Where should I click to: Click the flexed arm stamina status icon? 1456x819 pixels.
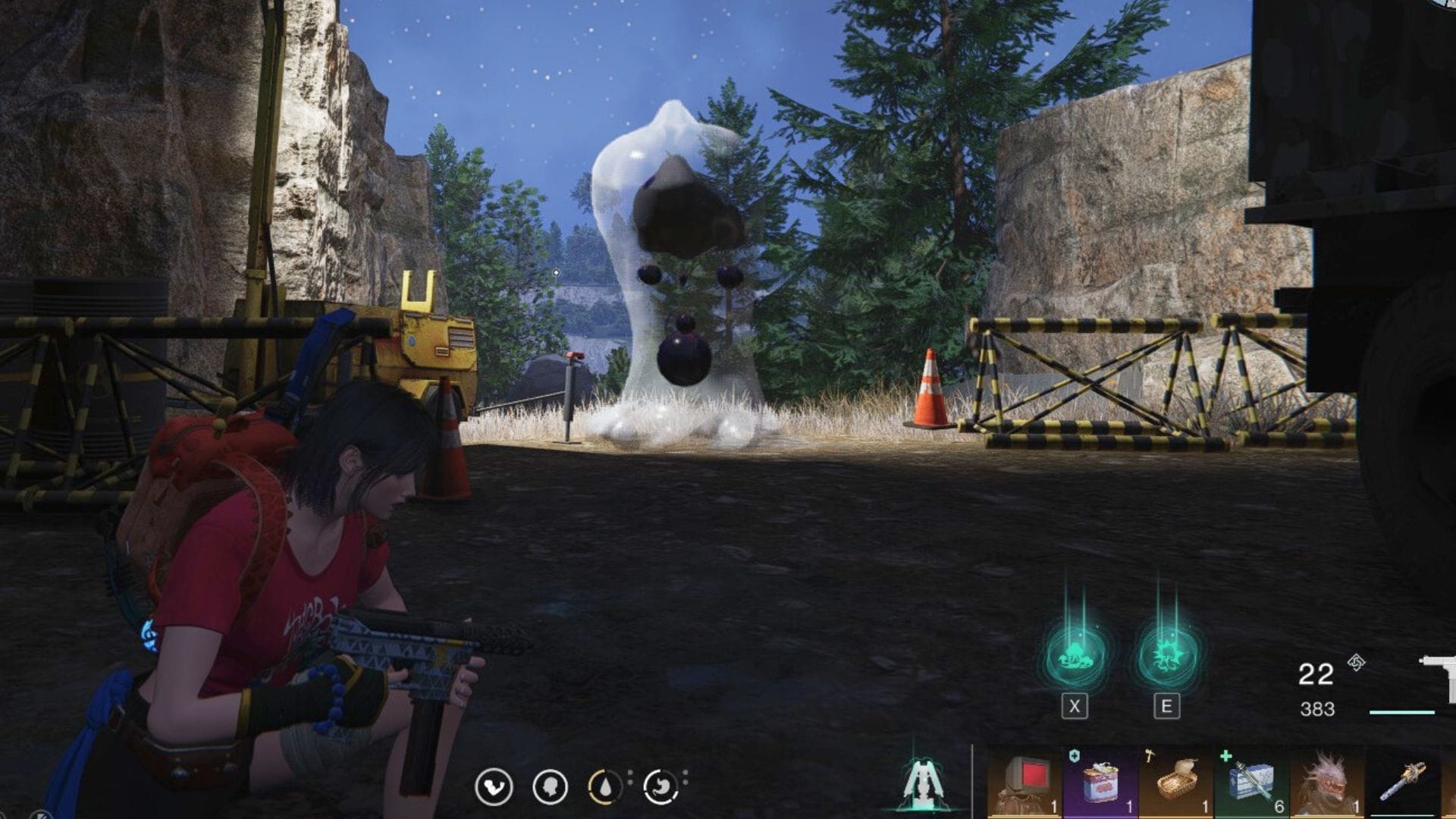coord(497,786)
